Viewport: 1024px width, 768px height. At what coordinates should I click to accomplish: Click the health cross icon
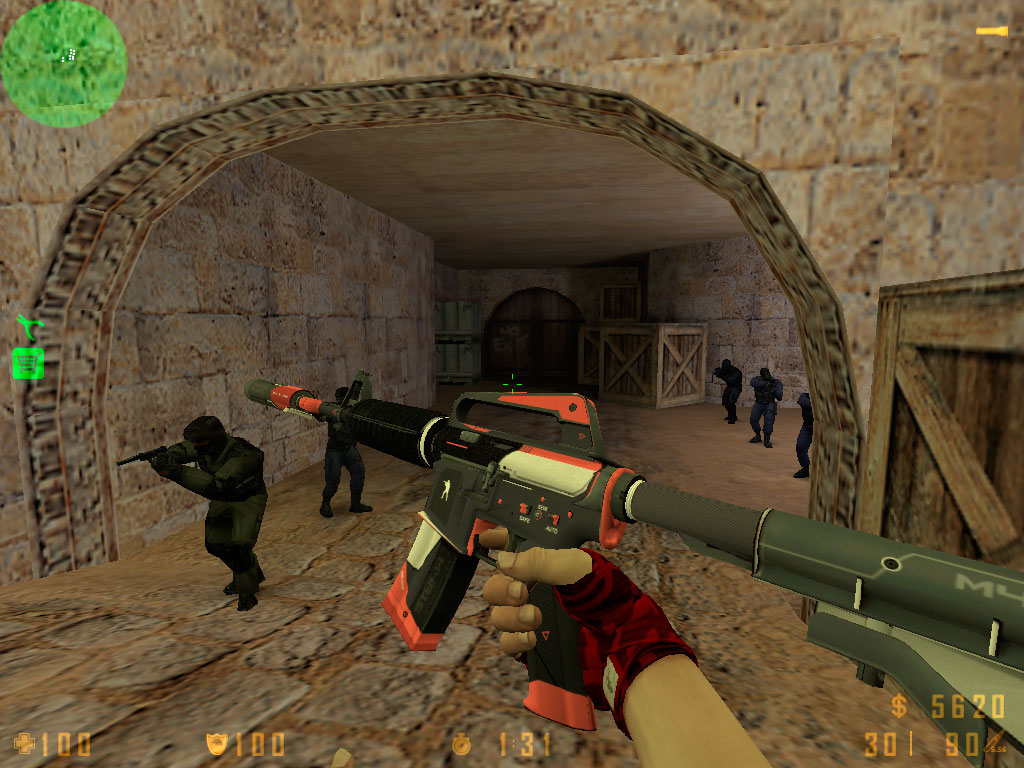click(x=24, y=743)
